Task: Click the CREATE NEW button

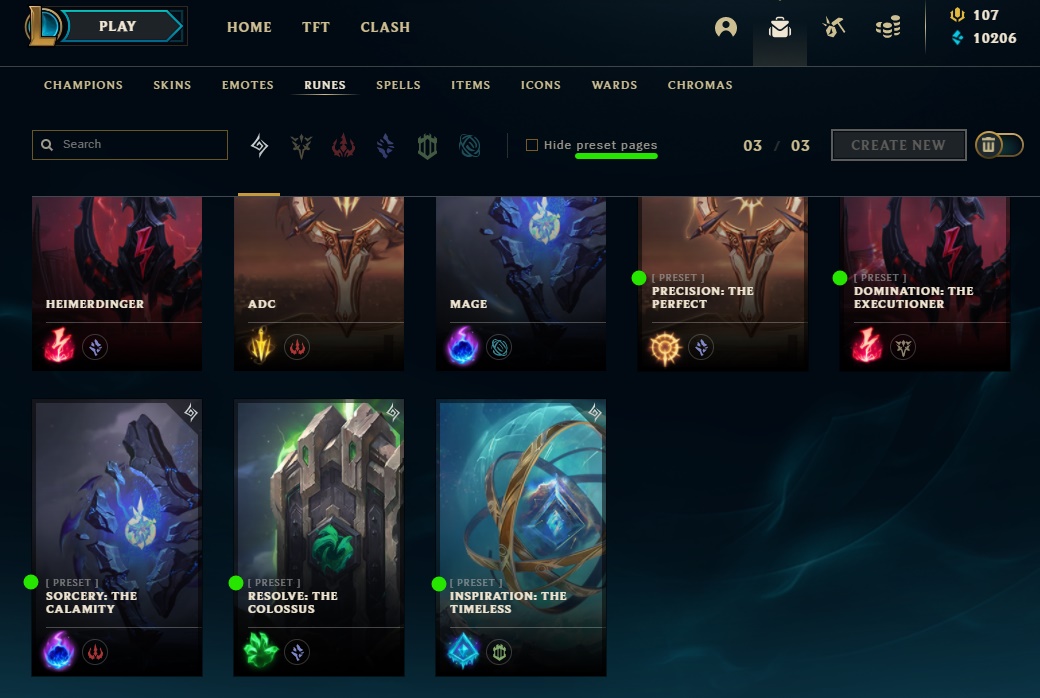Action: pos(898,145)
